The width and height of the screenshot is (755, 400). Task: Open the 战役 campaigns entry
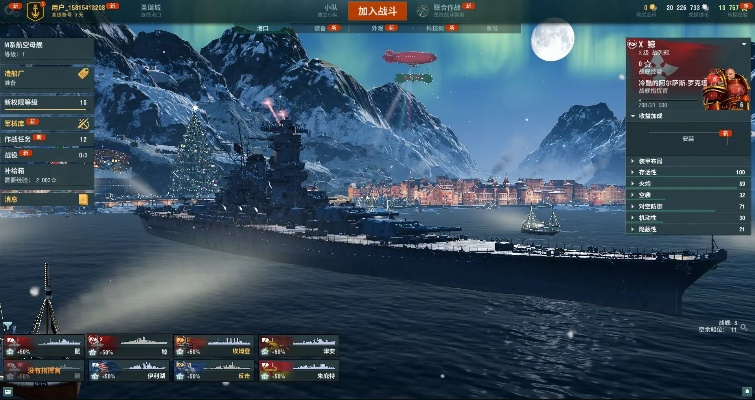(x=46, y=155)
